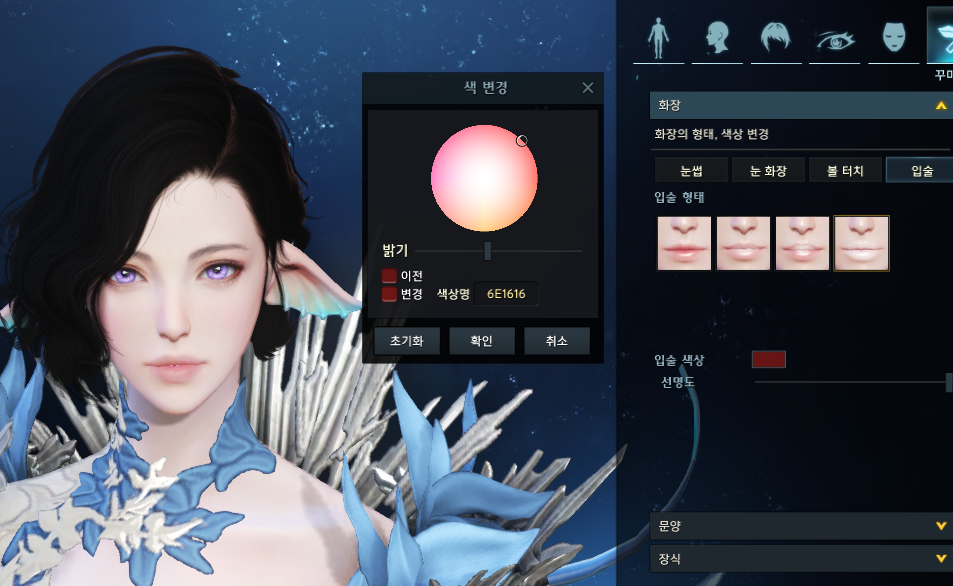Cancel the color change with 취소
Screen dimensions: 953x586
click(x=556, y=341)
